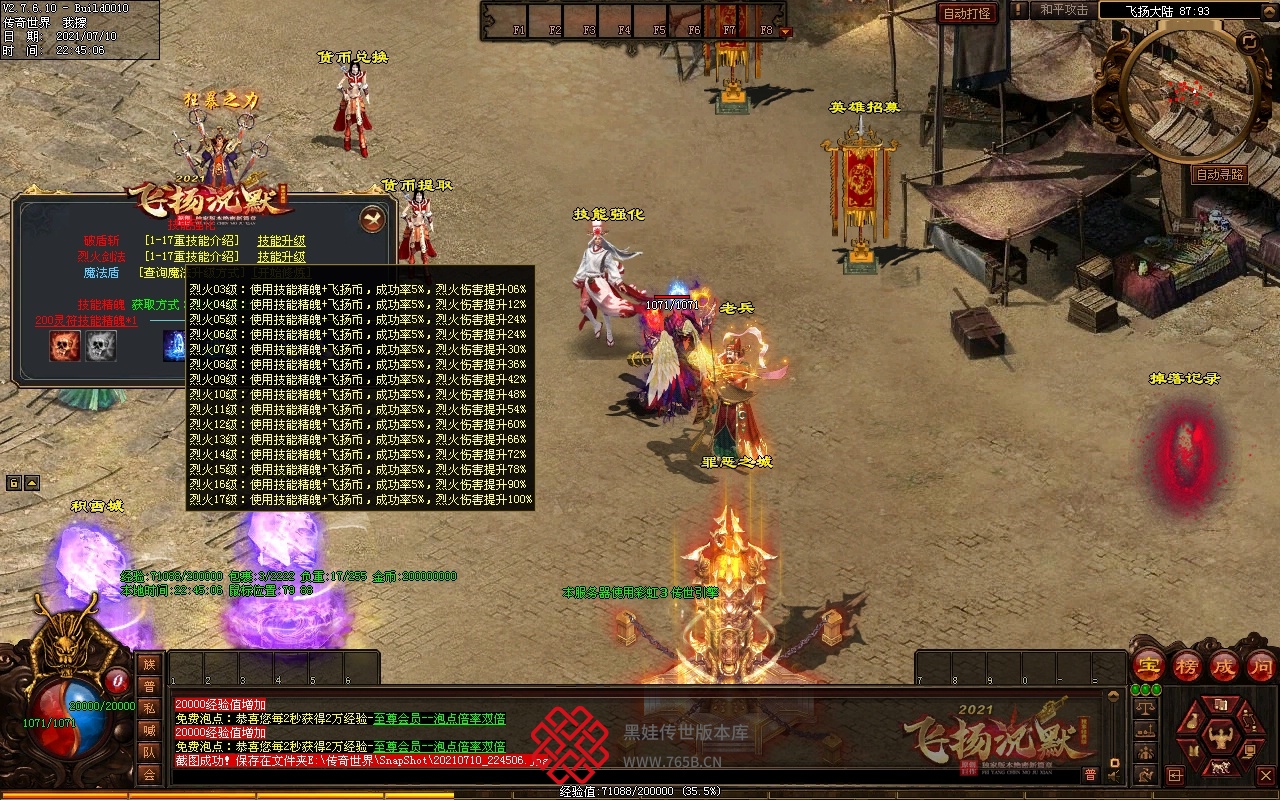Screen dimensions: 1280x800
Task: Open skill upgrade link for 破盾斩
Action: click(281, 241)
